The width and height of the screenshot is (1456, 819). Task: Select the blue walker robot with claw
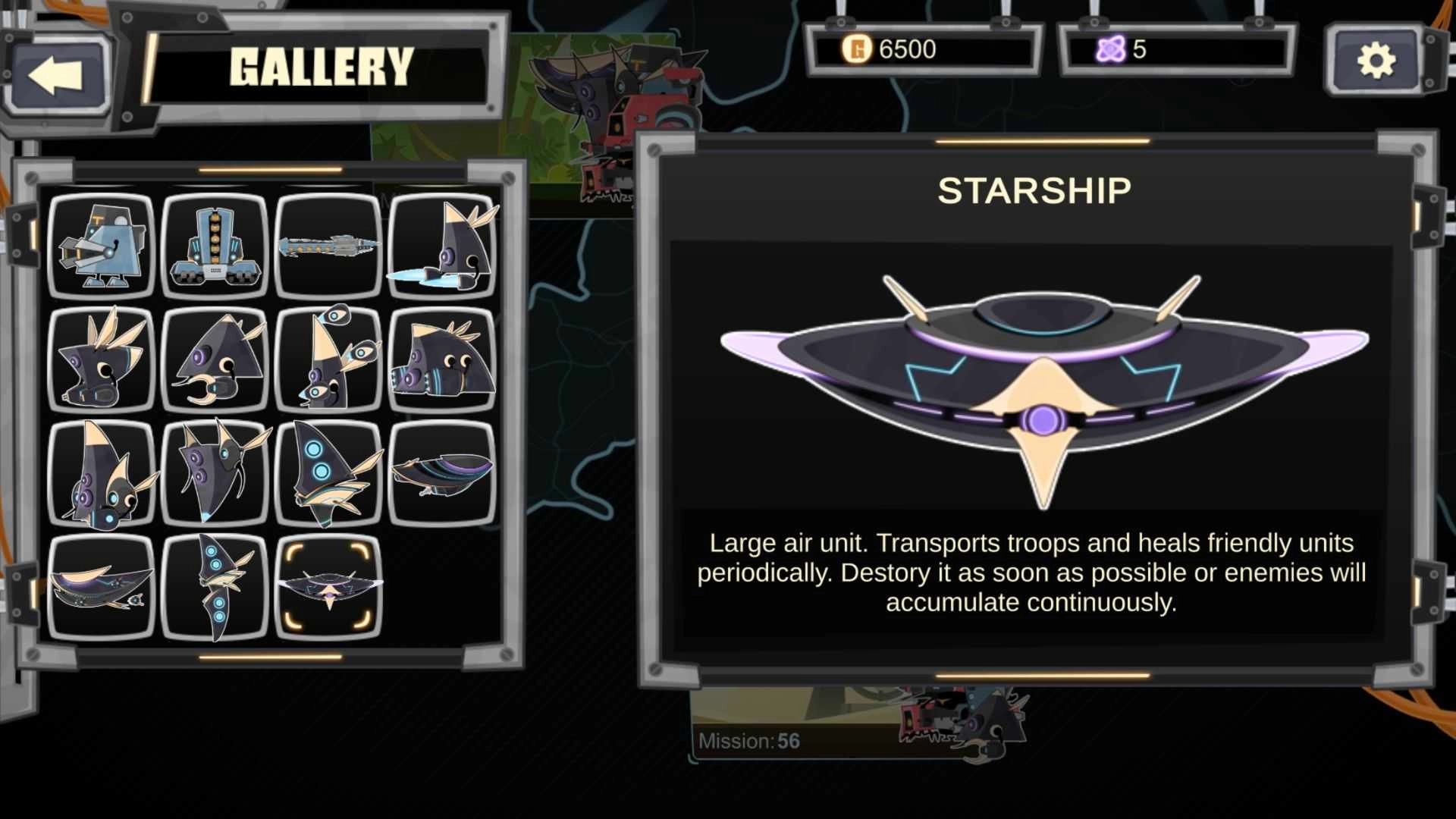102,246
